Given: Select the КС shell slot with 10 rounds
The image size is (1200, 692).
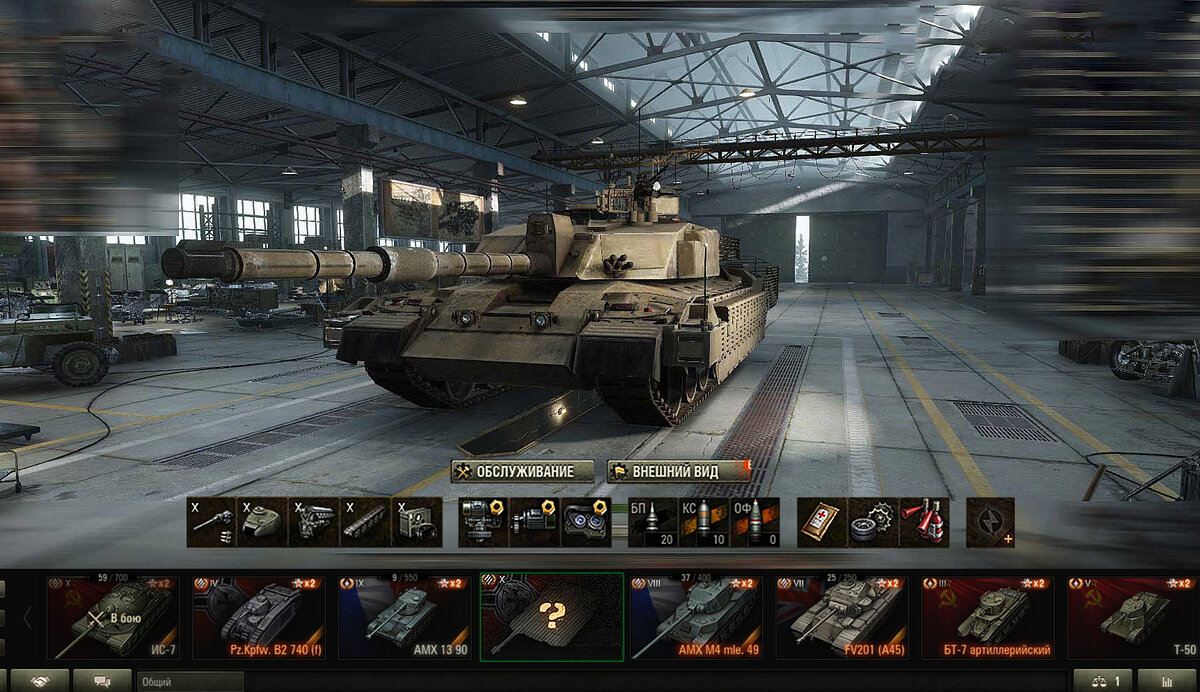Looking at the screenshot, I should click(704, 522).
